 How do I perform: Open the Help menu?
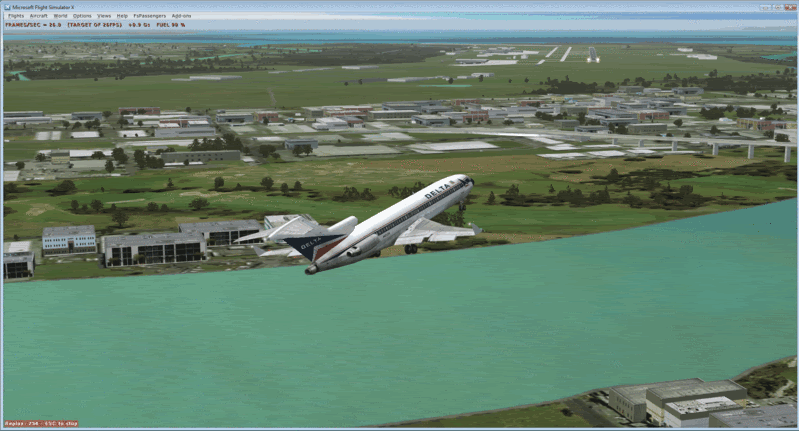(122, 16)
